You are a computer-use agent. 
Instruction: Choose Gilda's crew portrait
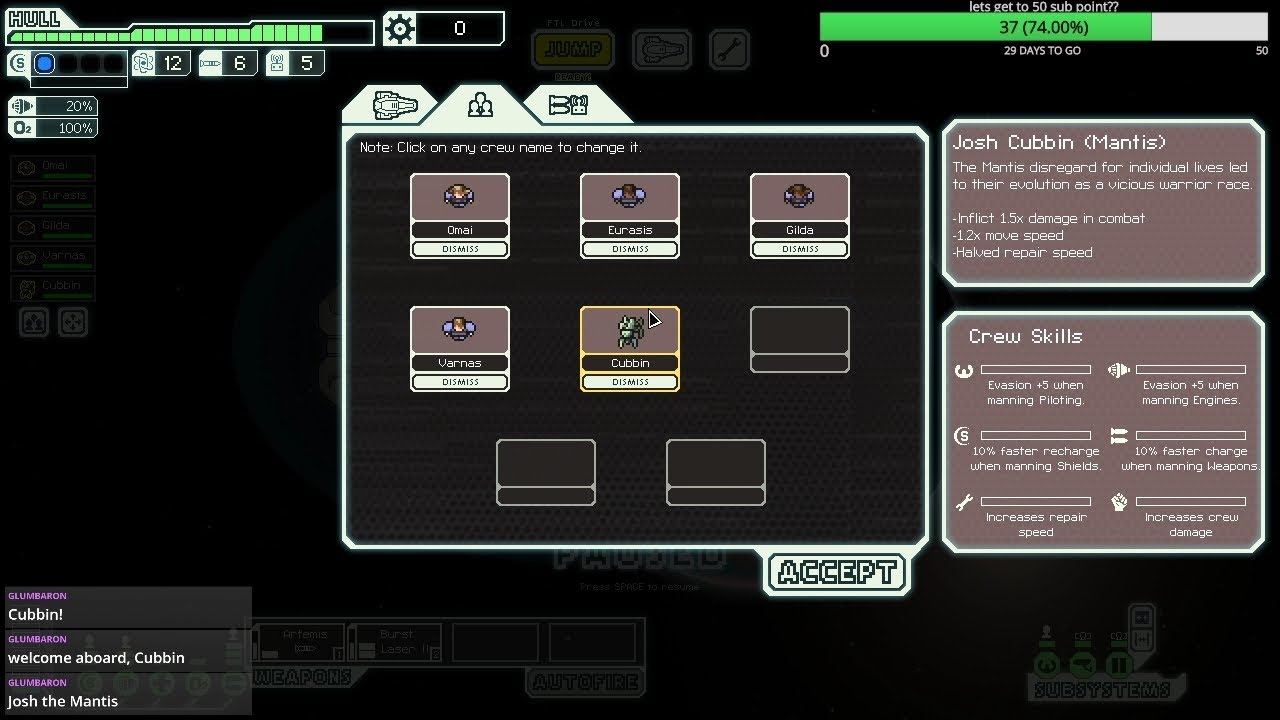[x=800, y=197]
